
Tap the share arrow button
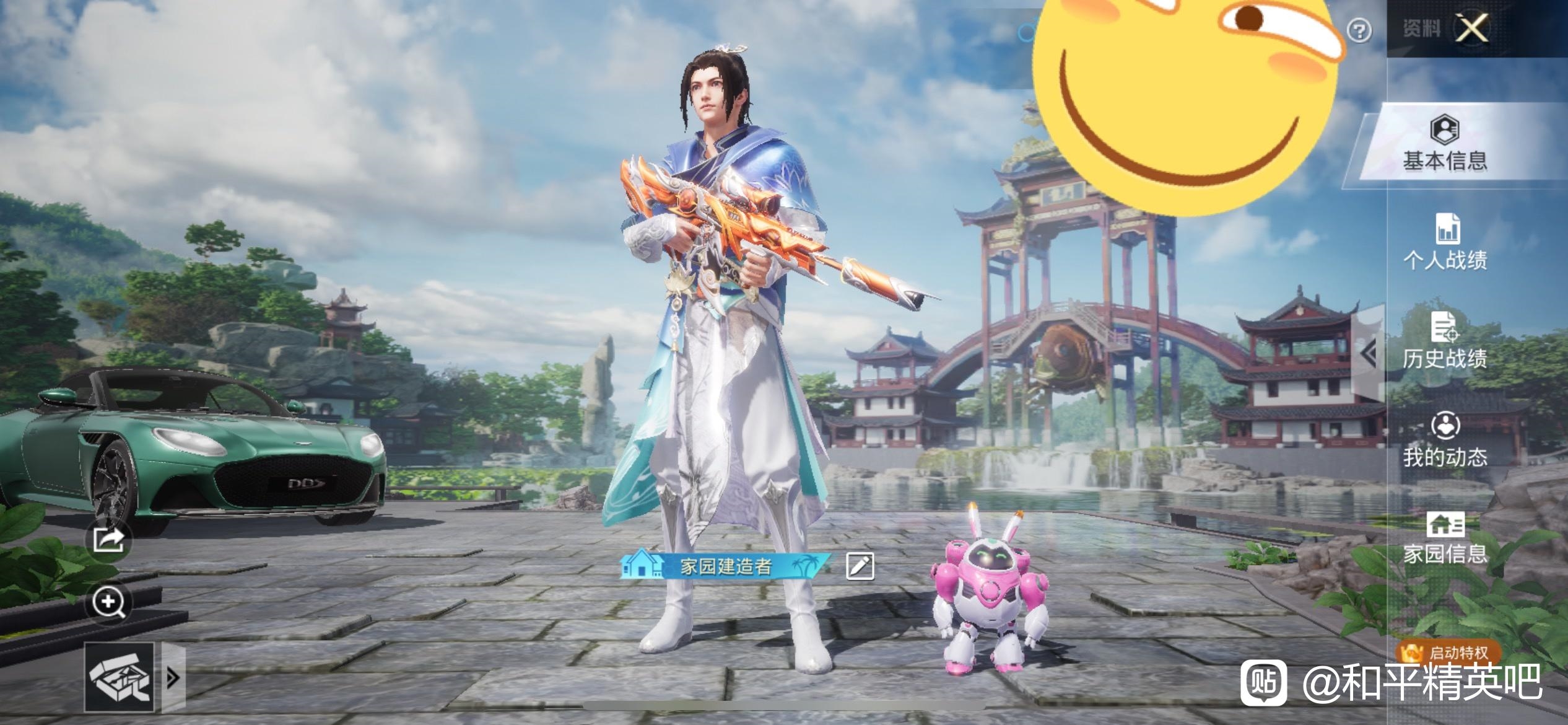[109, 540]
